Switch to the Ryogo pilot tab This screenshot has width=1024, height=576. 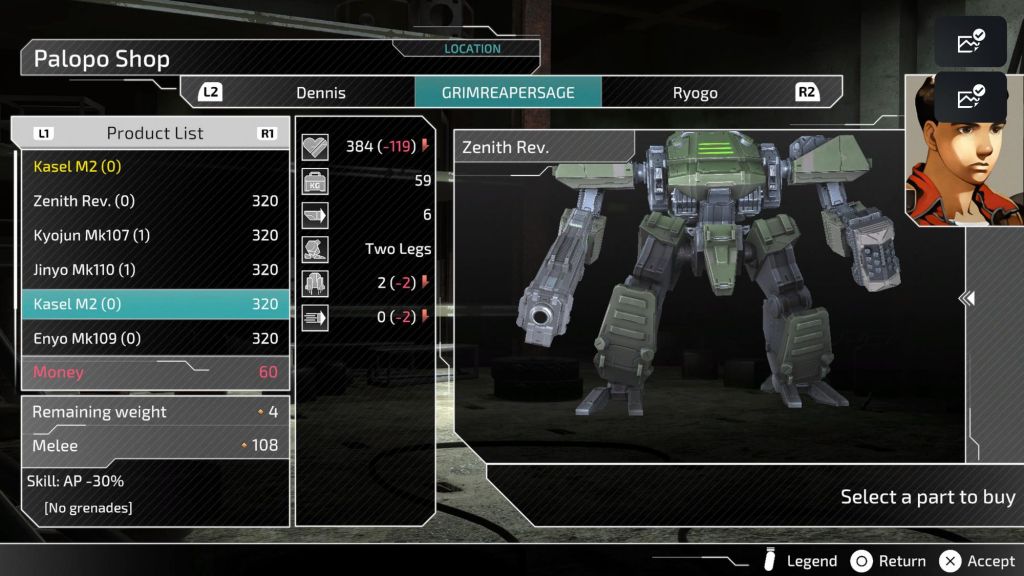click(x=695, y=93)
